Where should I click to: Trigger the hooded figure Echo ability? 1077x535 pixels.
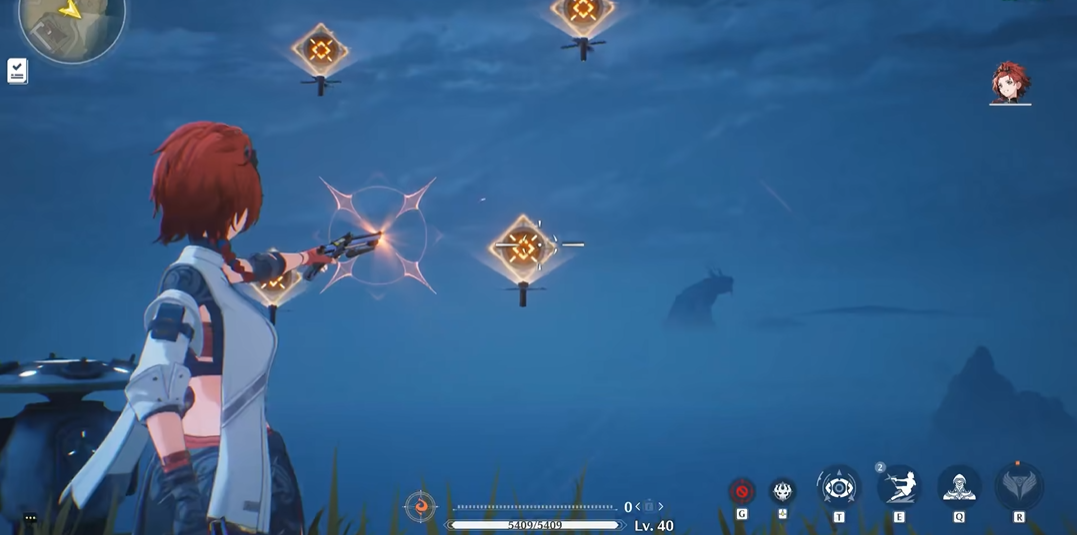coord(959,488)
